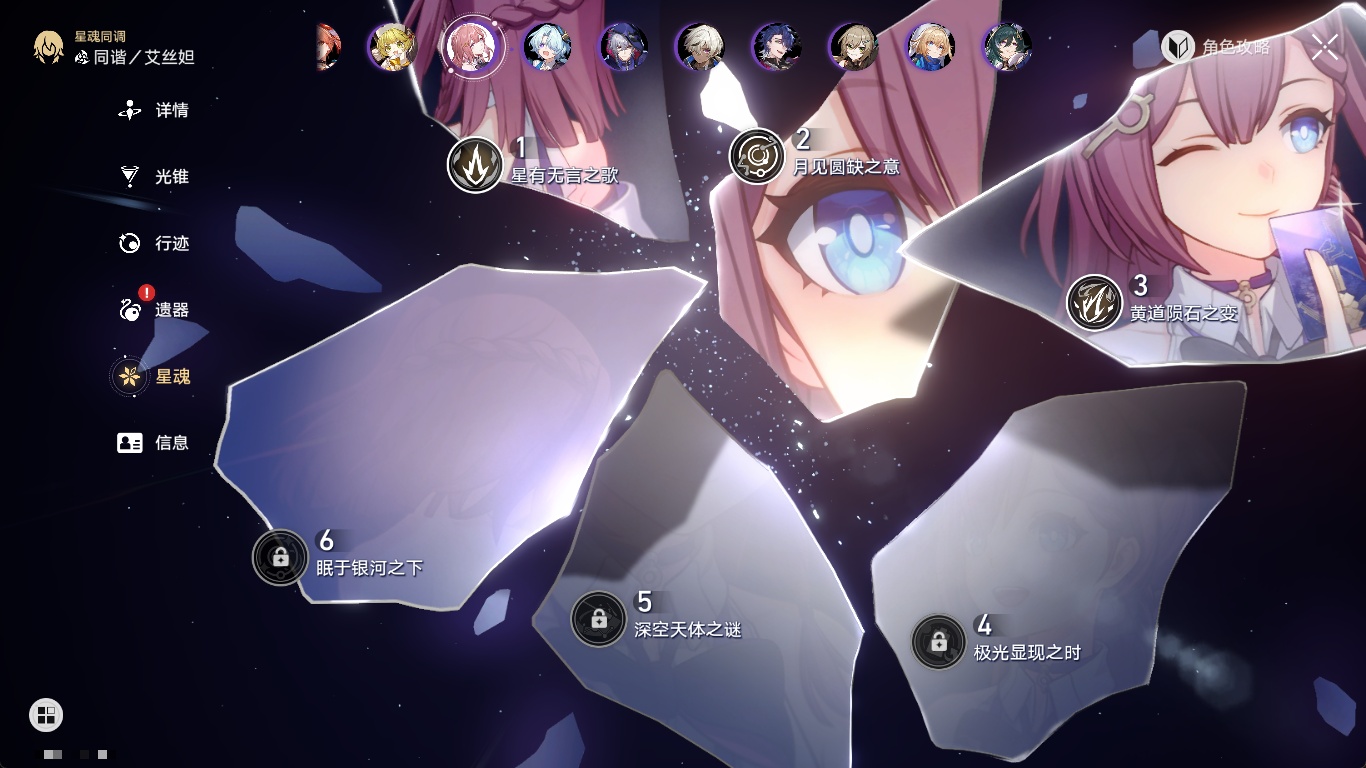Pick the green-haired character portrait
Screen dimensions: 1366x768
point(1007,47)
